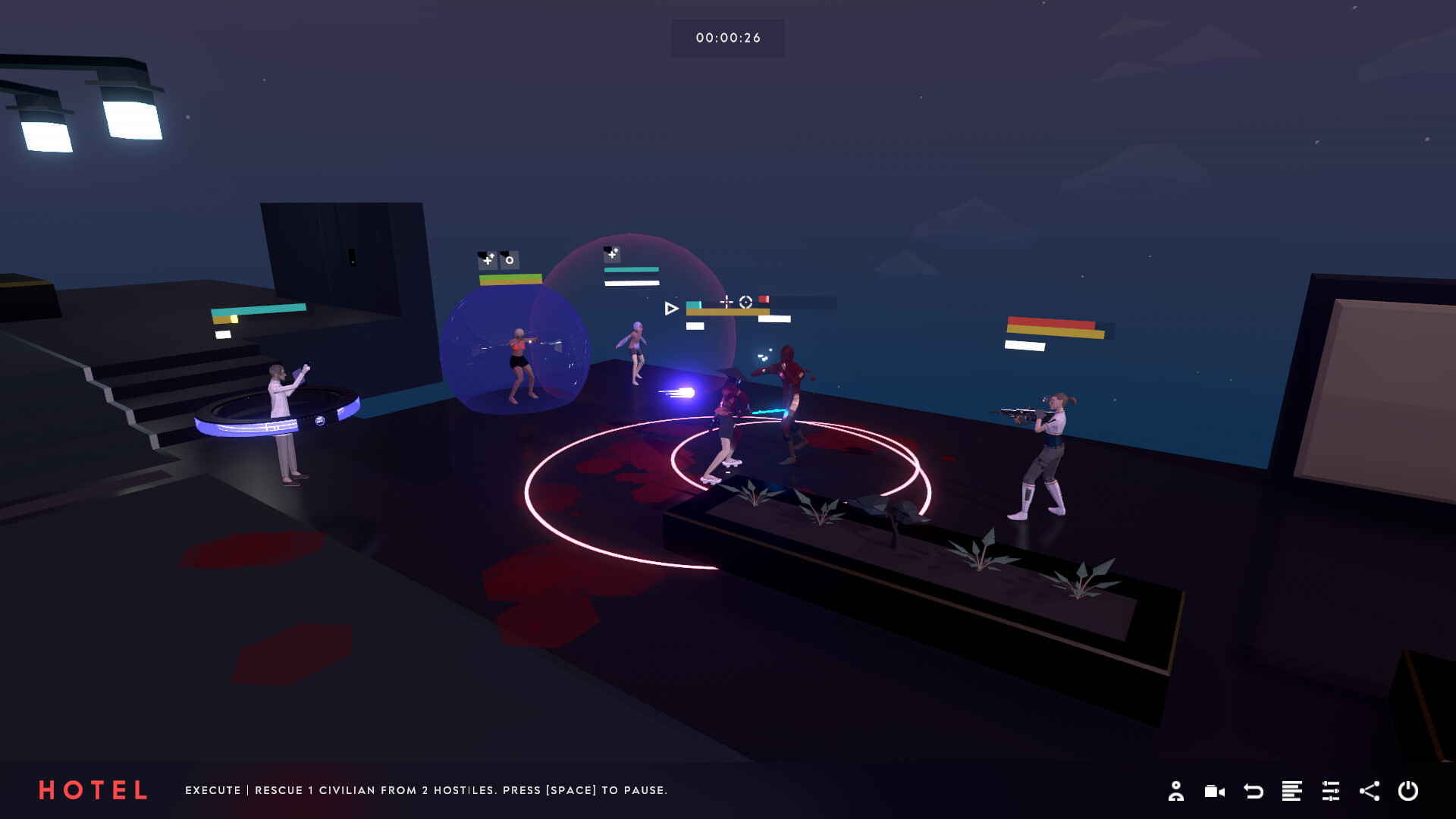This screenshot has width=1456, height=819.
Task: Click the circle status icon beside the buff icon
Action: (510, 260)
